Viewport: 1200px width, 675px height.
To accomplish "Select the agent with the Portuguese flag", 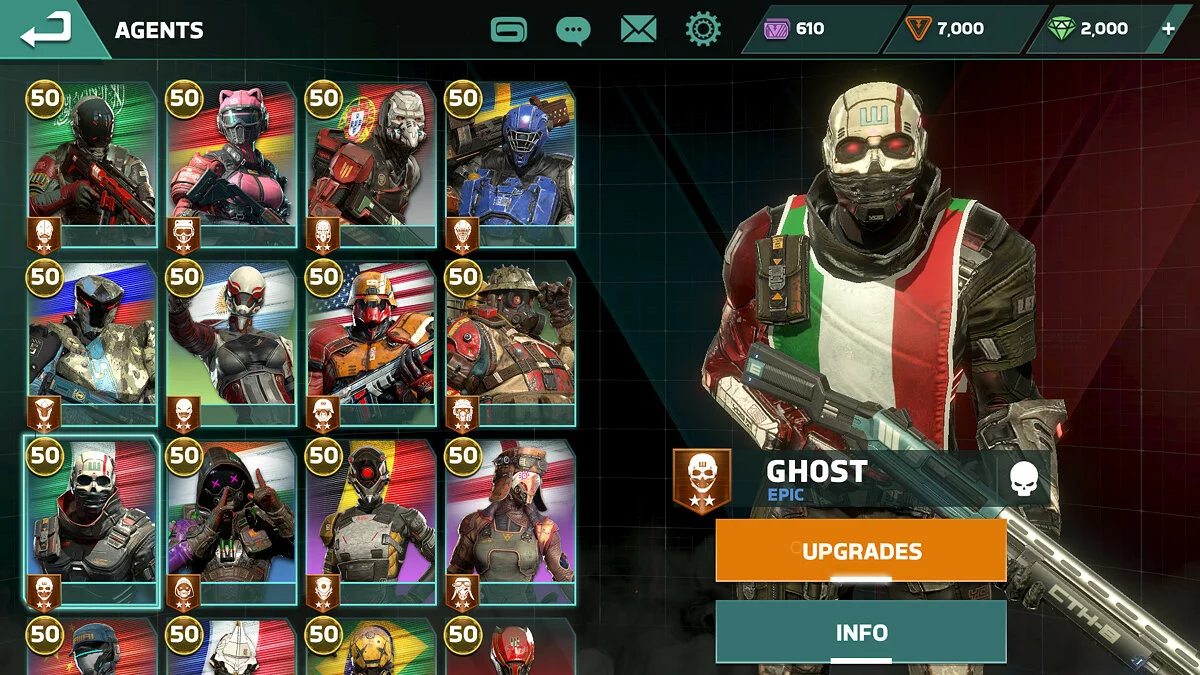I will coord(371,165).
